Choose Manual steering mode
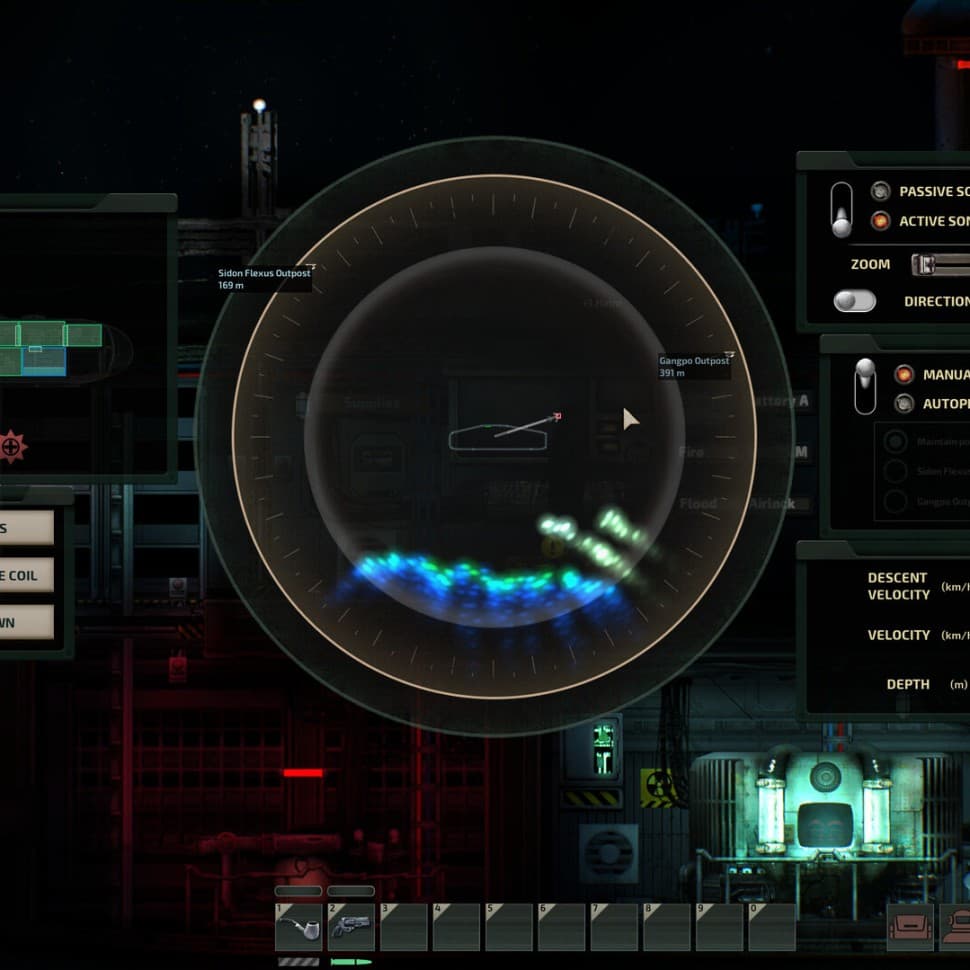970x970 pixels. [x=904, y=374]
